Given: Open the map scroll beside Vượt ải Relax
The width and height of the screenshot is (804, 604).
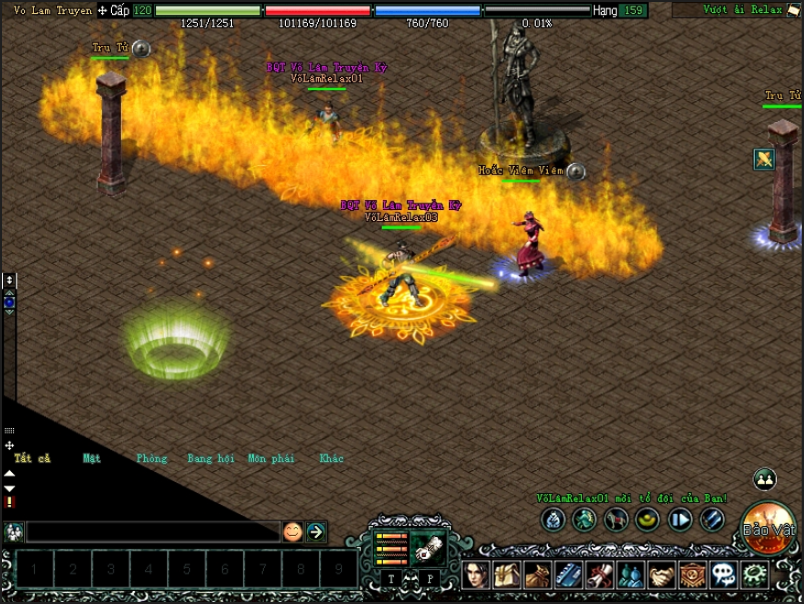Looking at the screenshot, I should point(793,10).
